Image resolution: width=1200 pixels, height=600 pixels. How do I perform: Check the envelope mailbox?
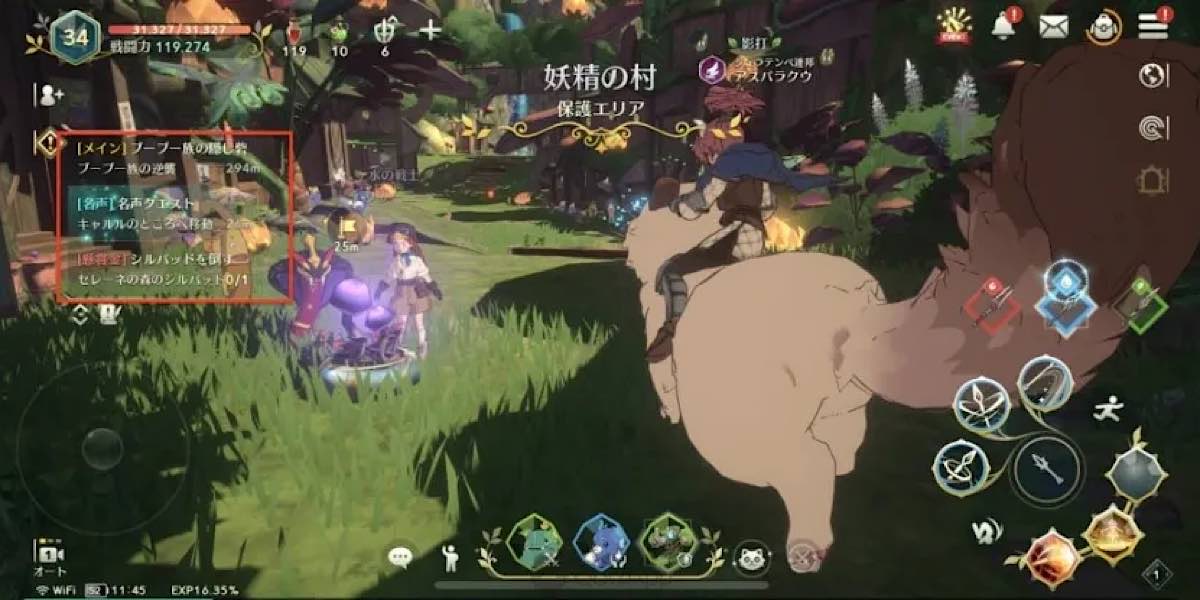point(1054,26)
